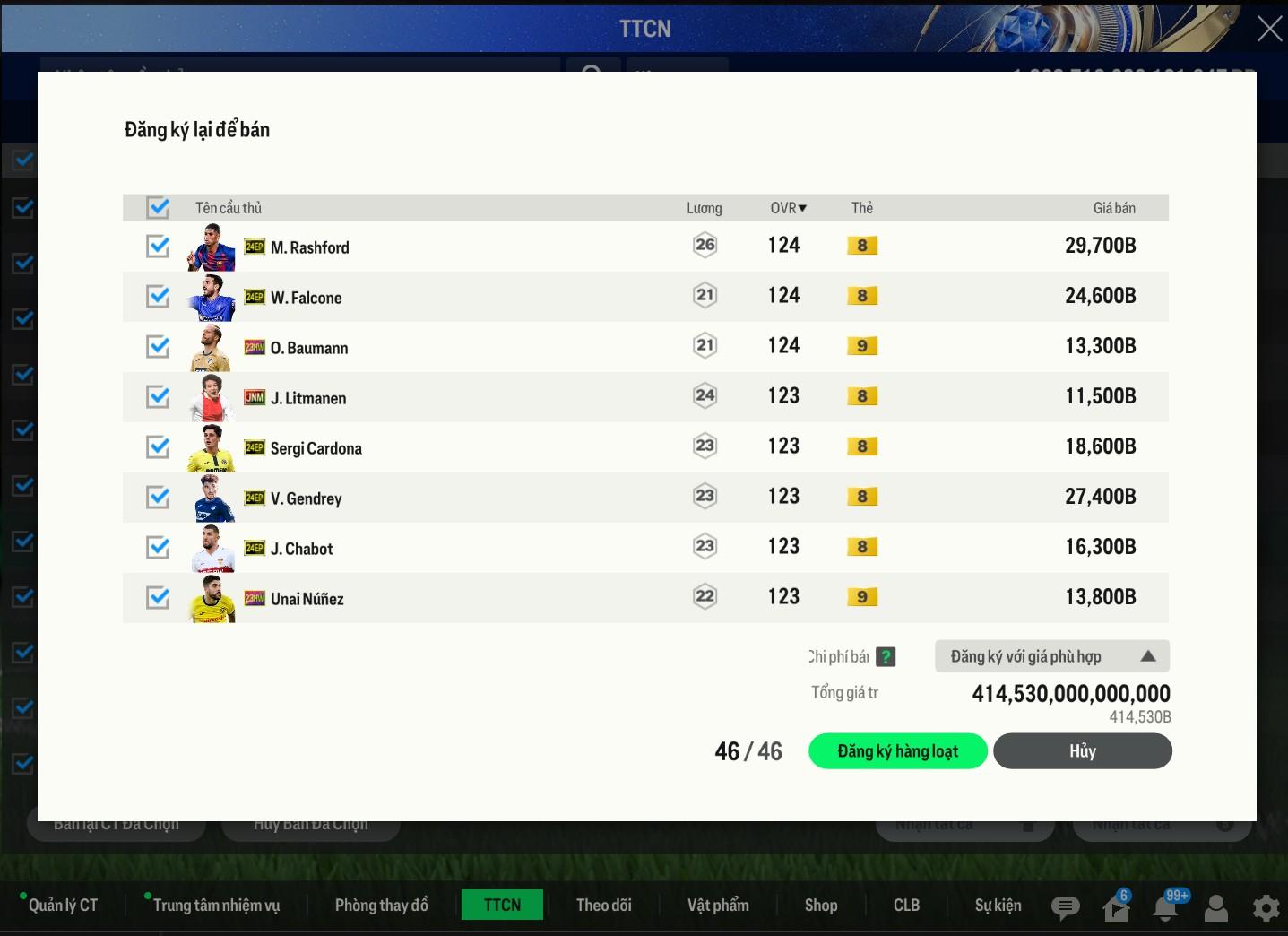The height and width of the screenshot is (936, 1288).
Task: Deselect the Unai Núñez checkbox
Action: coord(158,597)
